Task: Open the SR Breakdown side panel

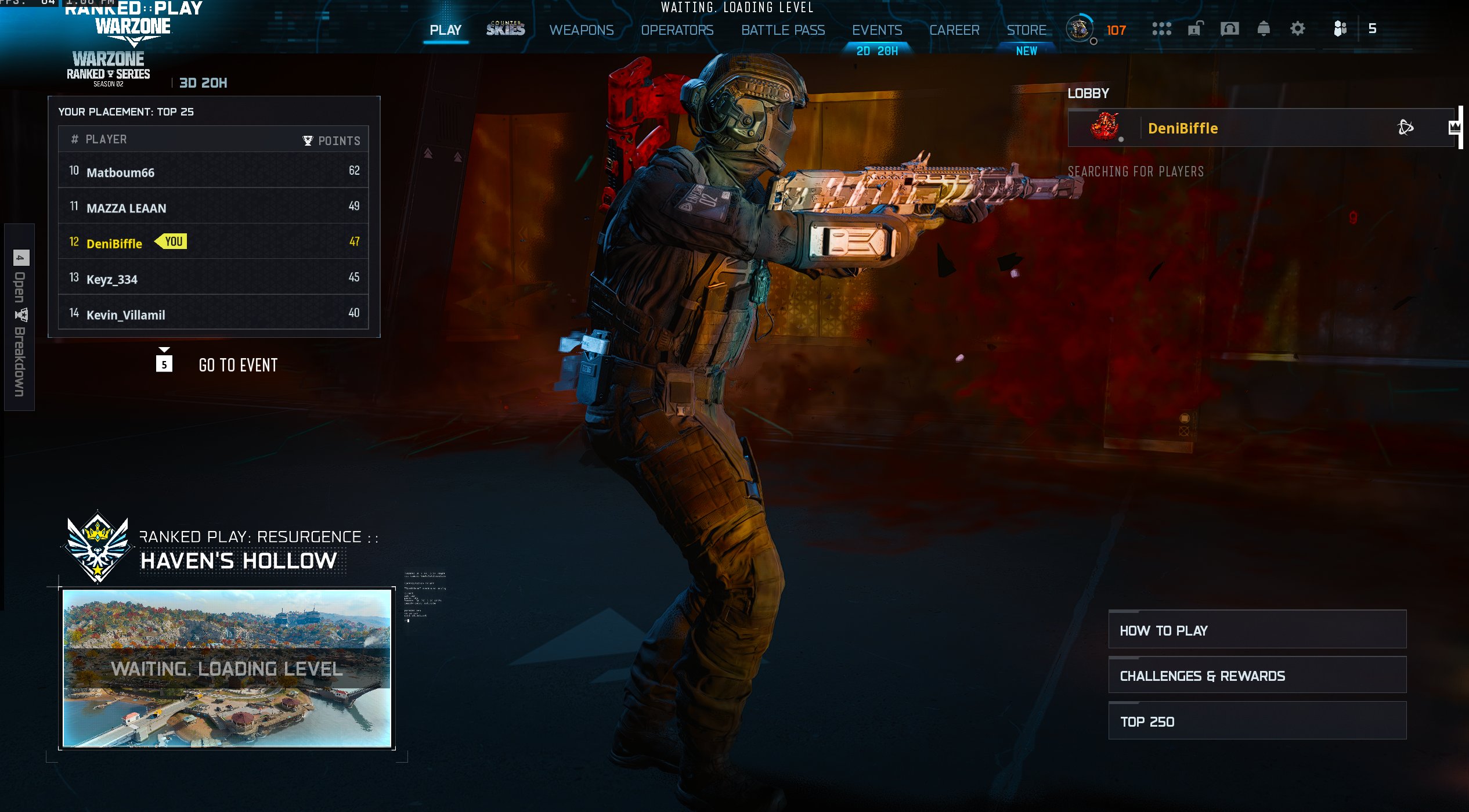Action: pos(19,317)
